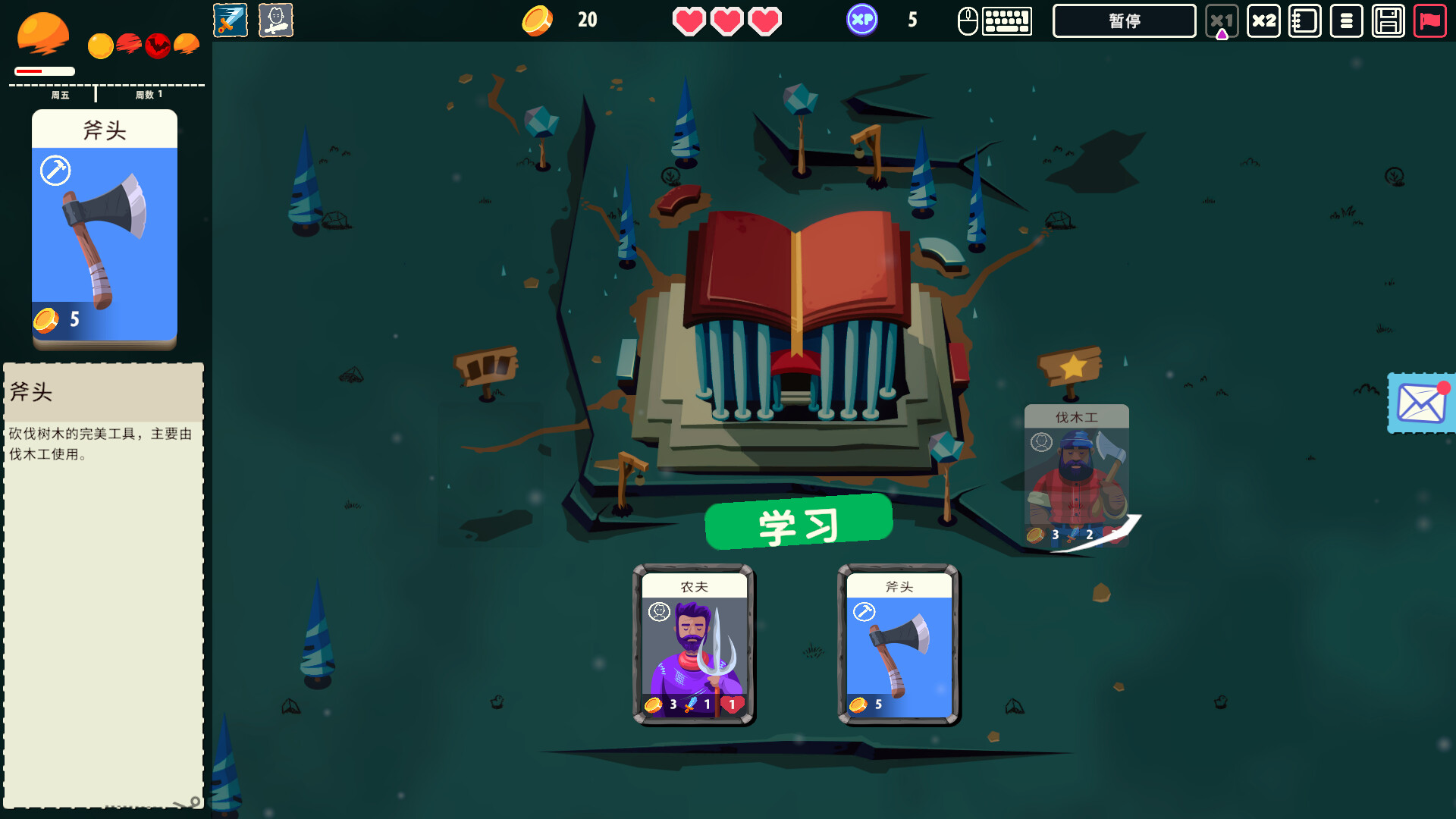The height and width of the screenshot is (819, 1456).
Task: Click the red bat moon icon
Action: tap(158, 45)
